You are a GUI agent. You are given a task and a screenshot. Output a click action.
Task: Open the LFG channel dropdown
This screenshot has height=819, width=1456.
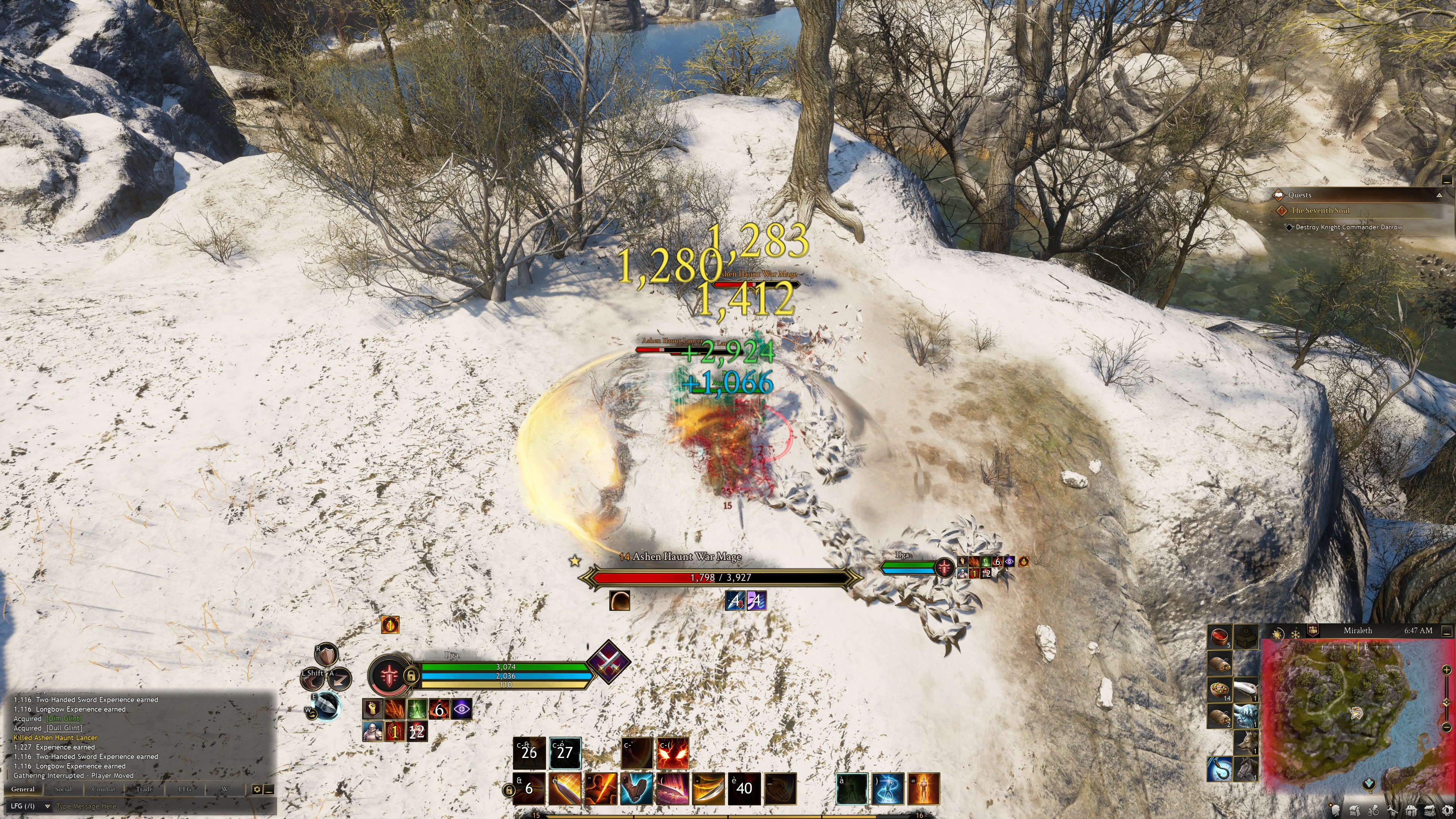[30, 806]
